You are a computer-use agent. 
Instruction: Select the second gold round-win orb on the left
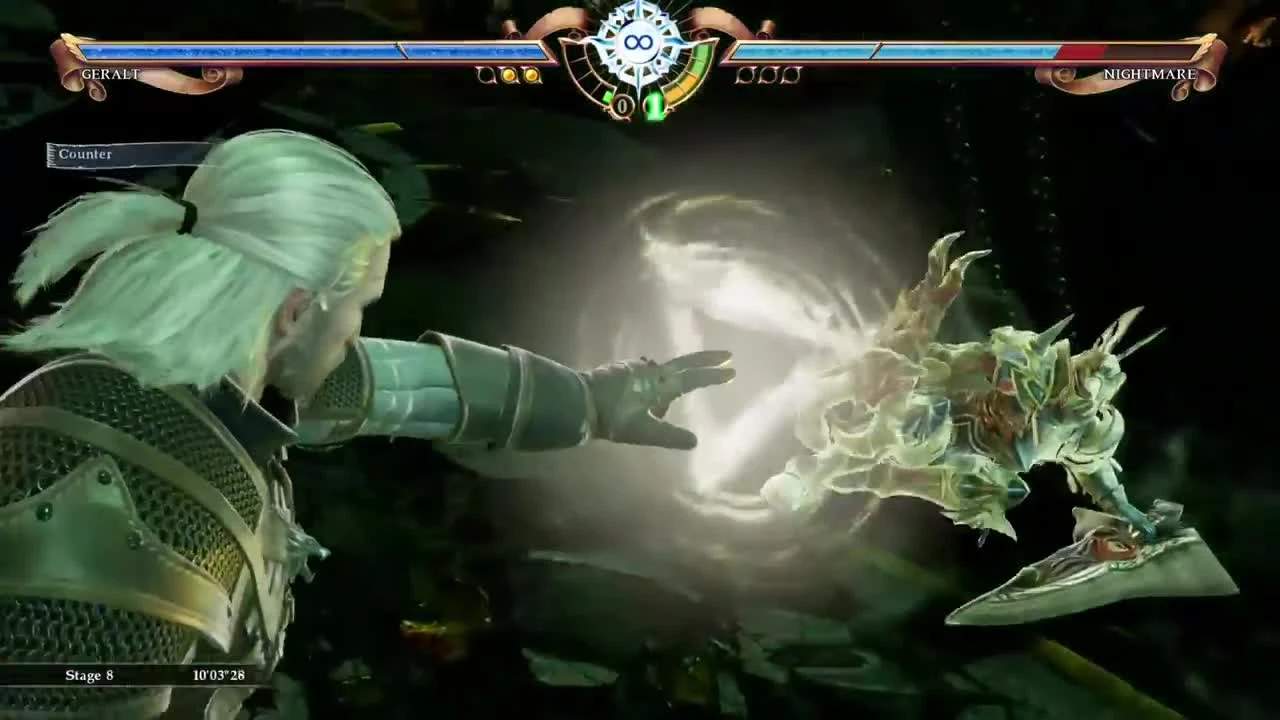pyautogui.click(x=531, y=74)
